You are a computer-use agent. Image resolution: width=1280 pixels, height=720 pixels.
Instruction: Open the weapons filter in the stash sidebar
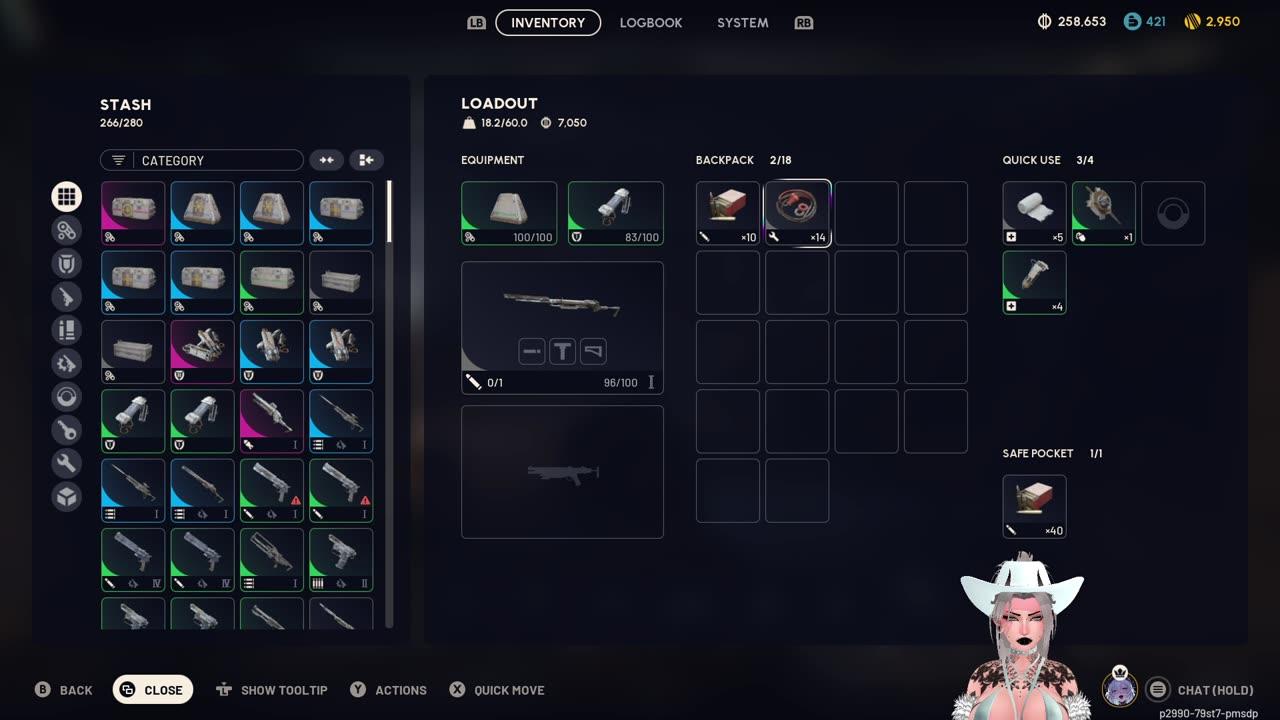(66, 296)
